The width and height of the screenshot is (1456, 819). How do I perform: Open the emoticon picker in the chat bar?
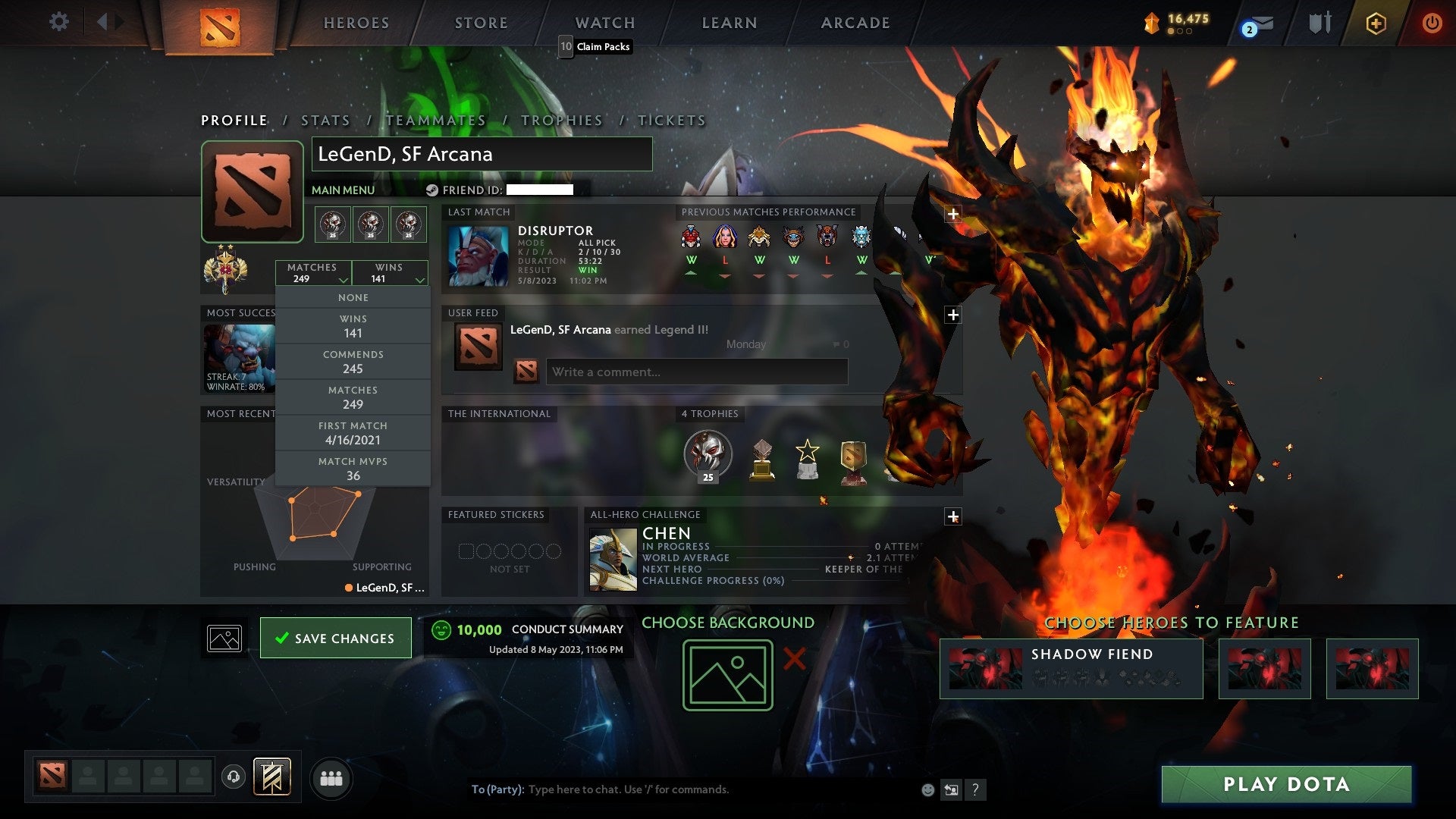pos(927,789)
